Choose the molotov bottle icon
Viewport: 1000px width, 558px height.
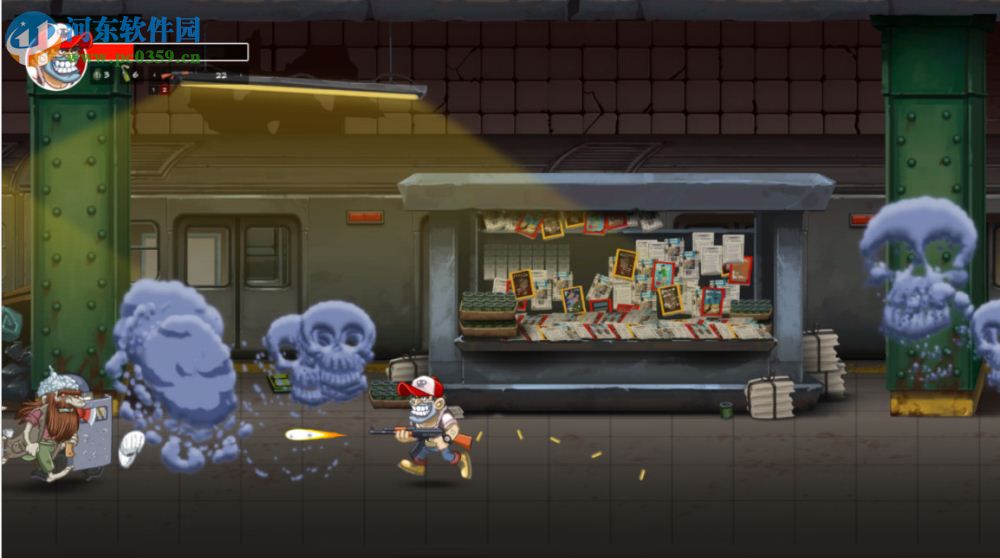(x=125, y=74)
